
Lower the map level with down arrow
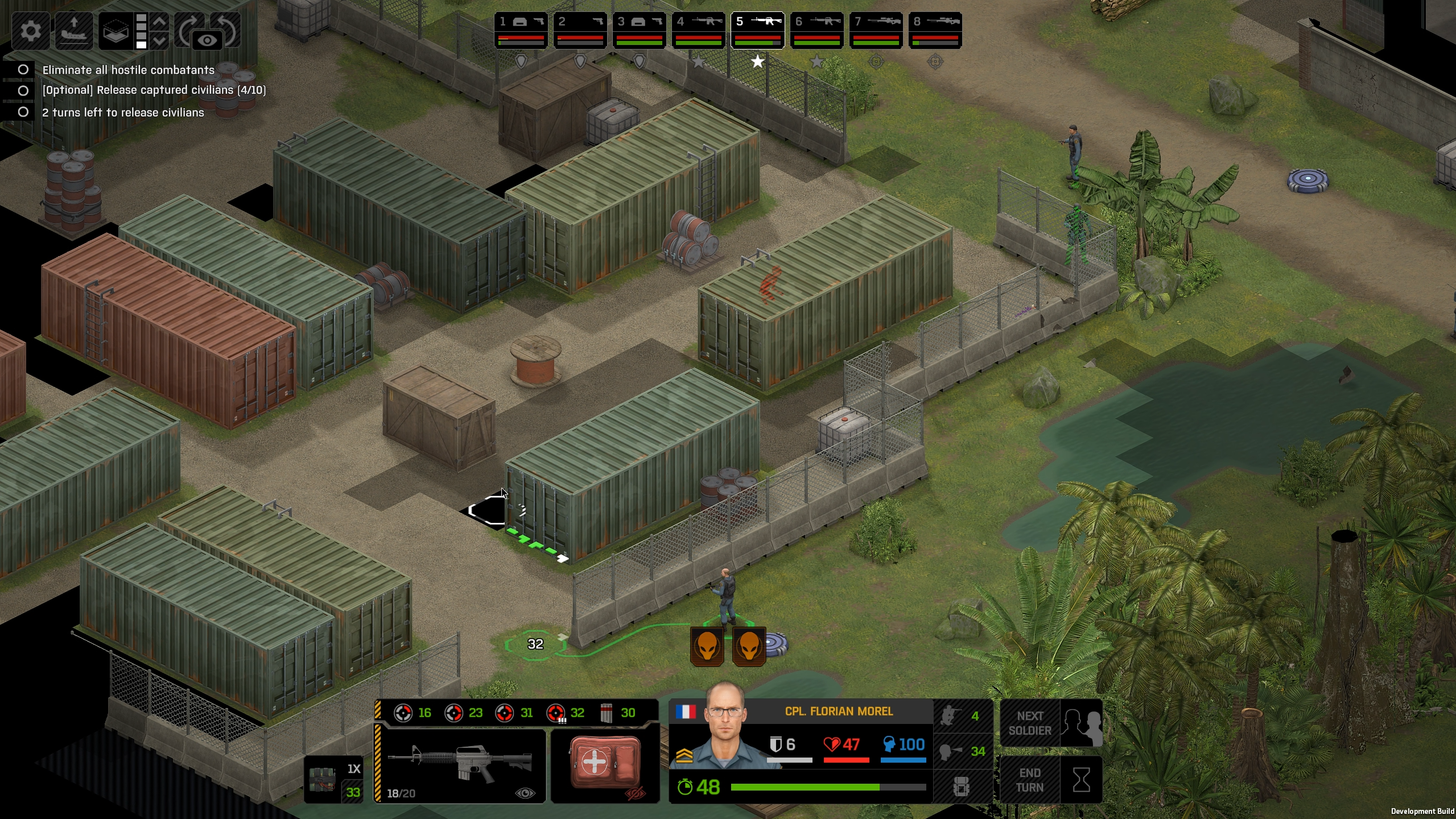point(160,41)
